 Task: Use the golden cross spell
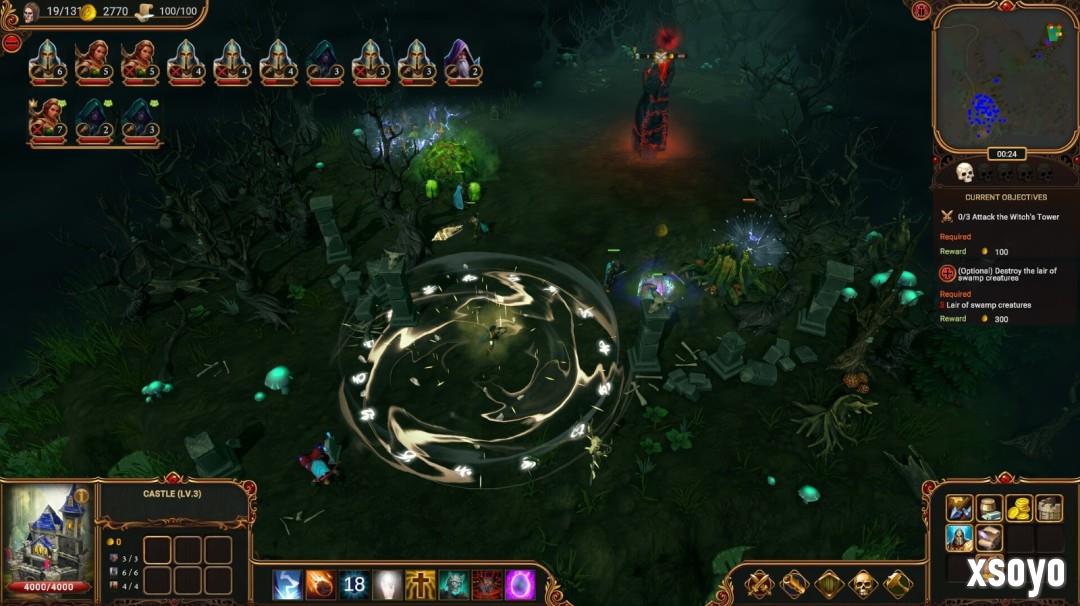[x=420, y=585]
